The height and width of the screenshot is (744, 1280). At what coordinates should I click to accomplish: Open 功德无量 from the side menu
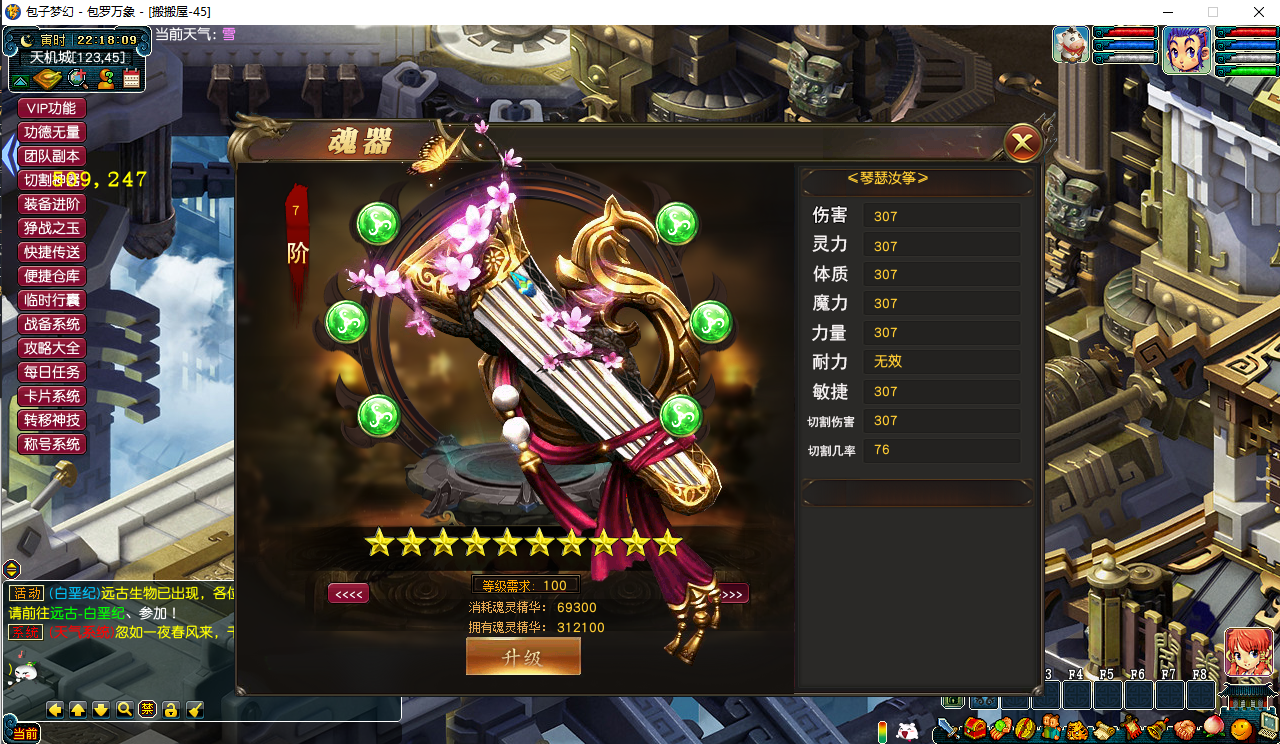coord(52,132)
